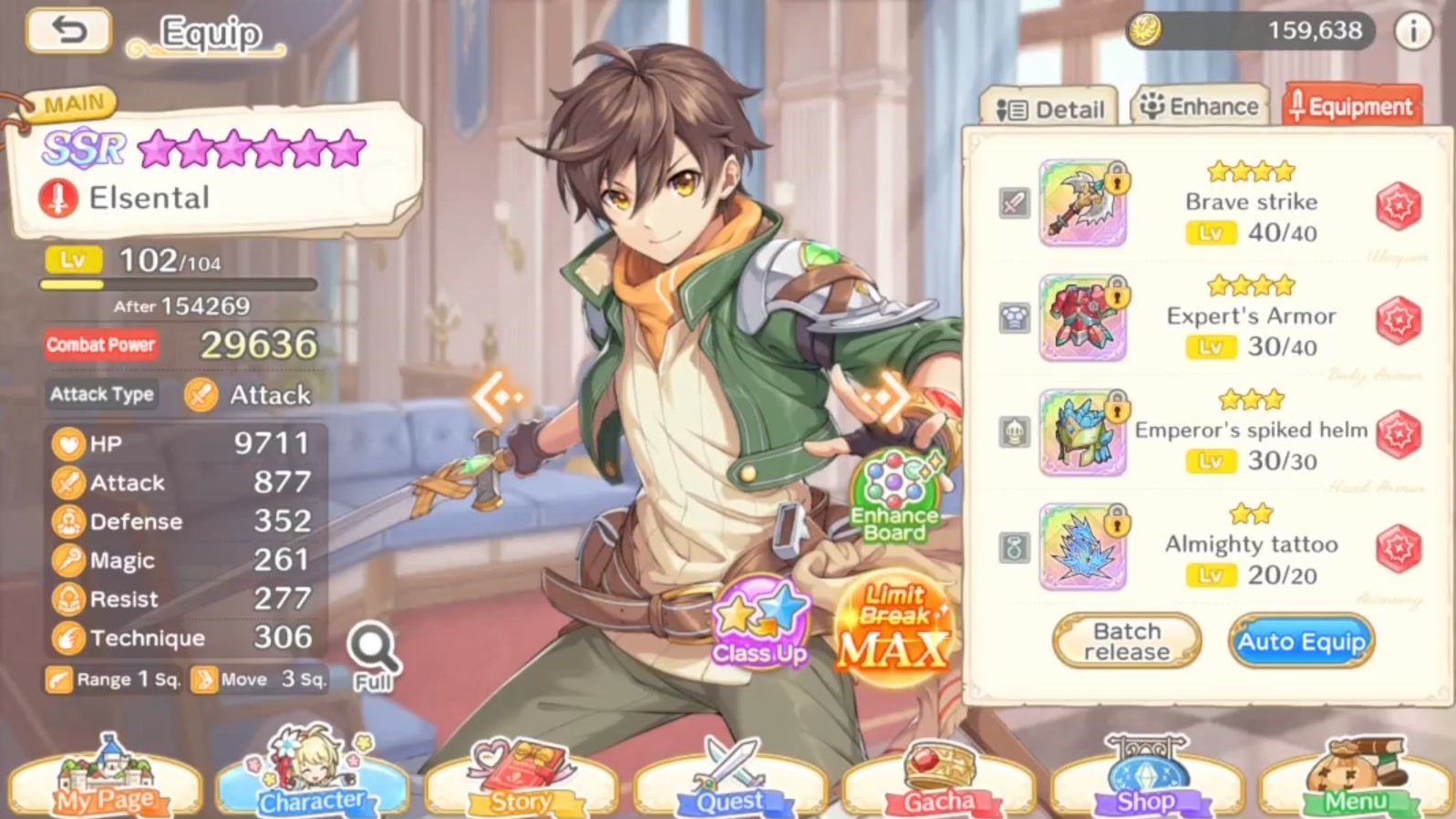
Task: Select the Almighty tattoo accessory slot
Action: 1083,546
